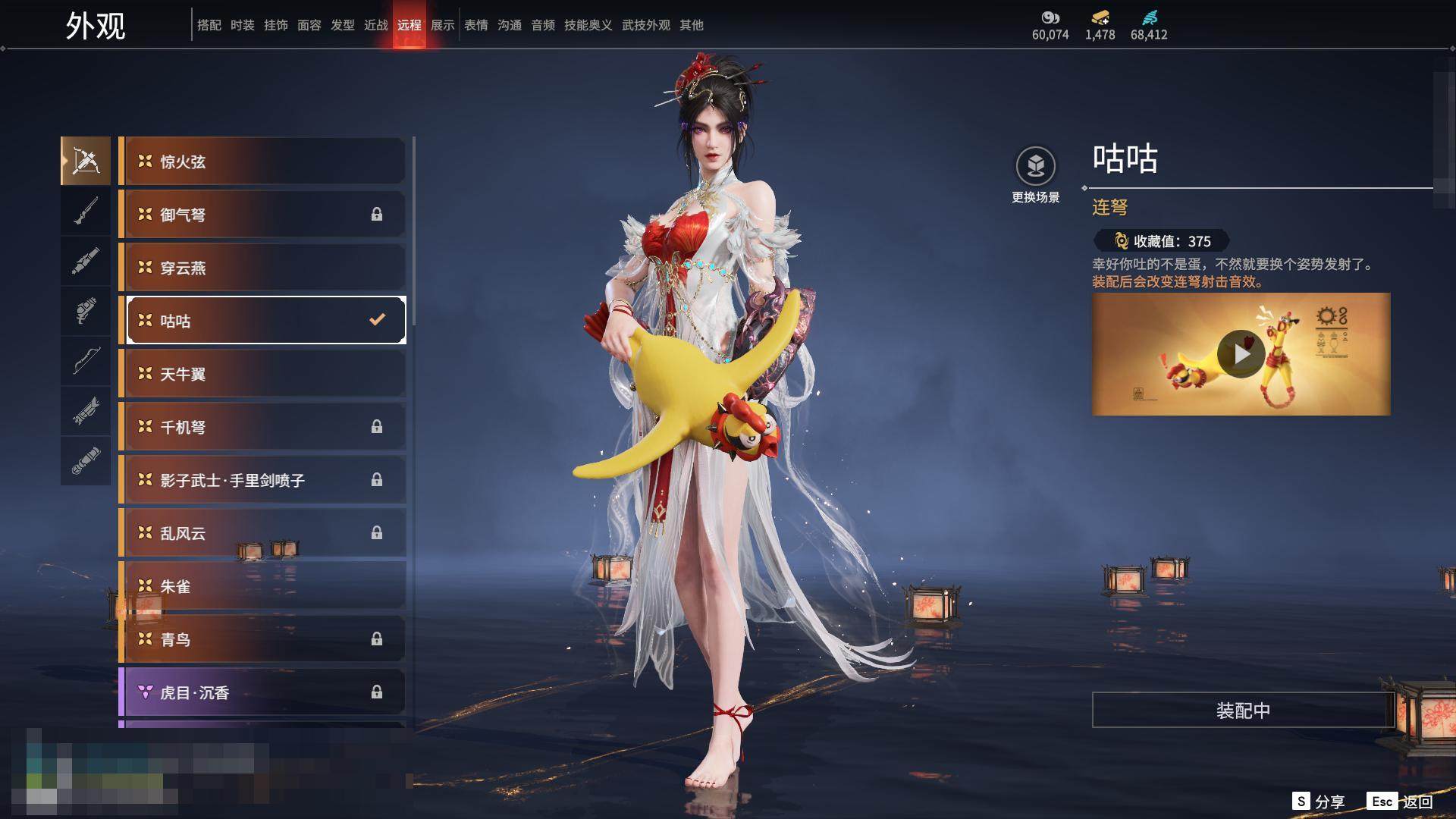Select the 武技外观 tab
Image resolution: width=1456 pixels, height=819 pixels.
click(646, 25)
